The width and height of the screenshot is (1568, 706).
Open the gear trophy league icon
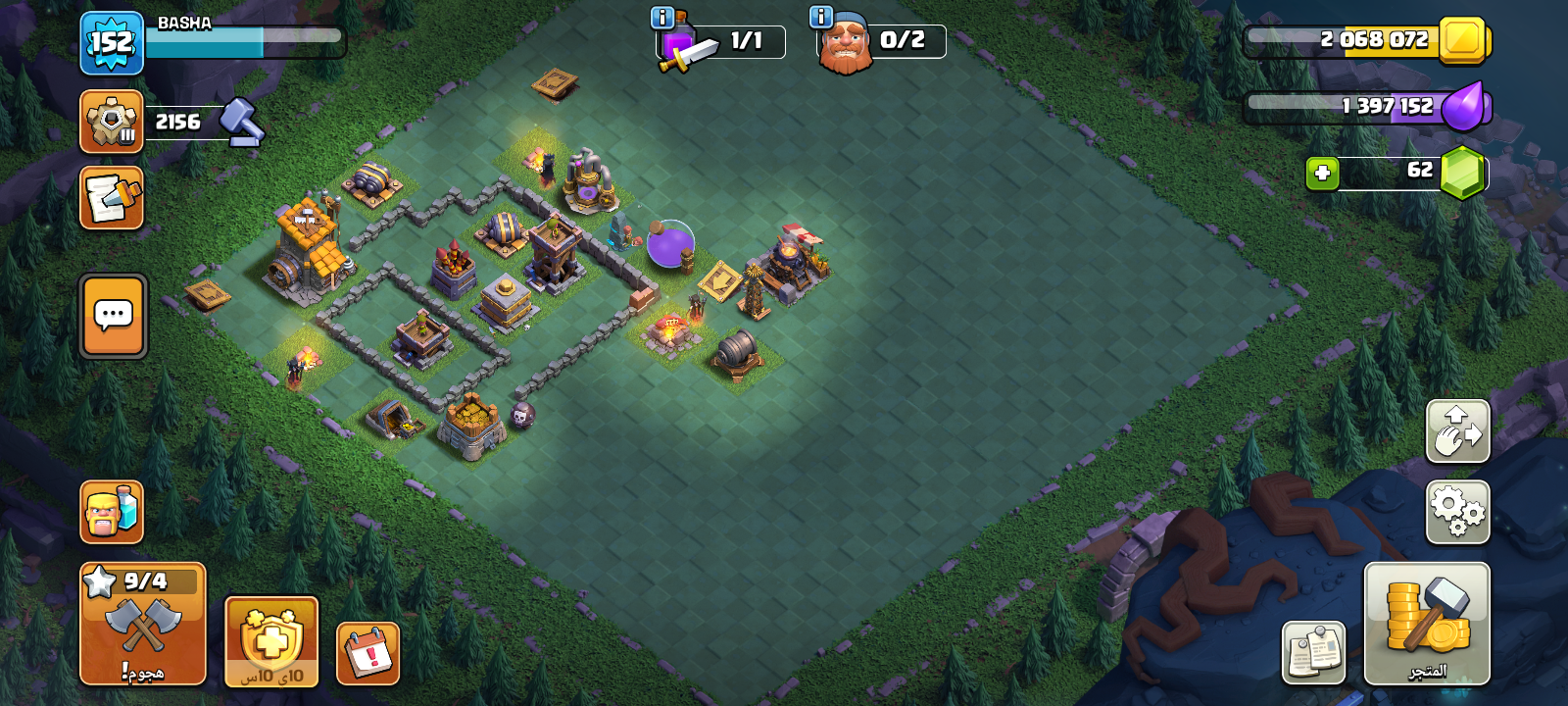coord(112,122)
